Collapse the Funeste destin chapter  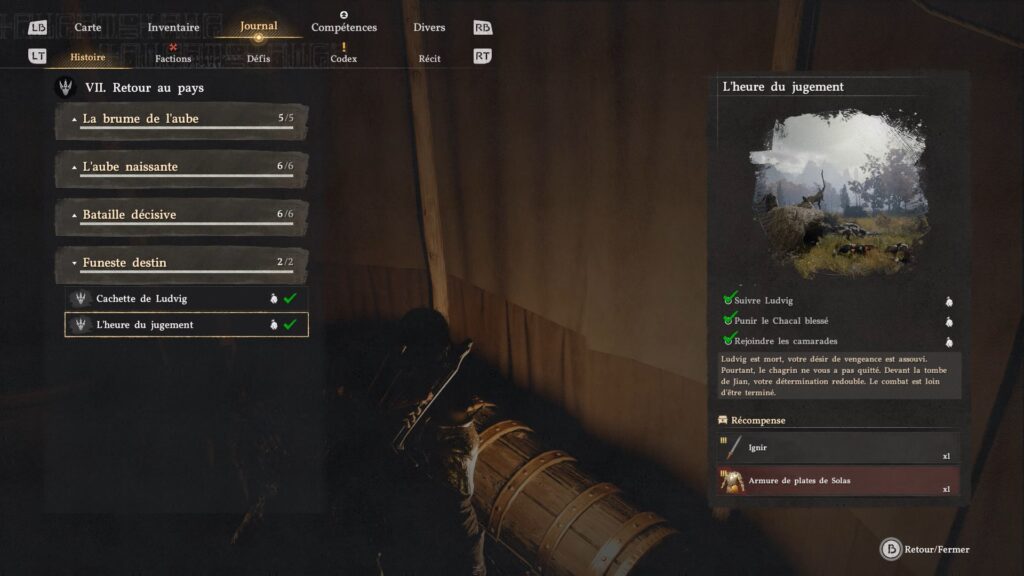point(181,263)
